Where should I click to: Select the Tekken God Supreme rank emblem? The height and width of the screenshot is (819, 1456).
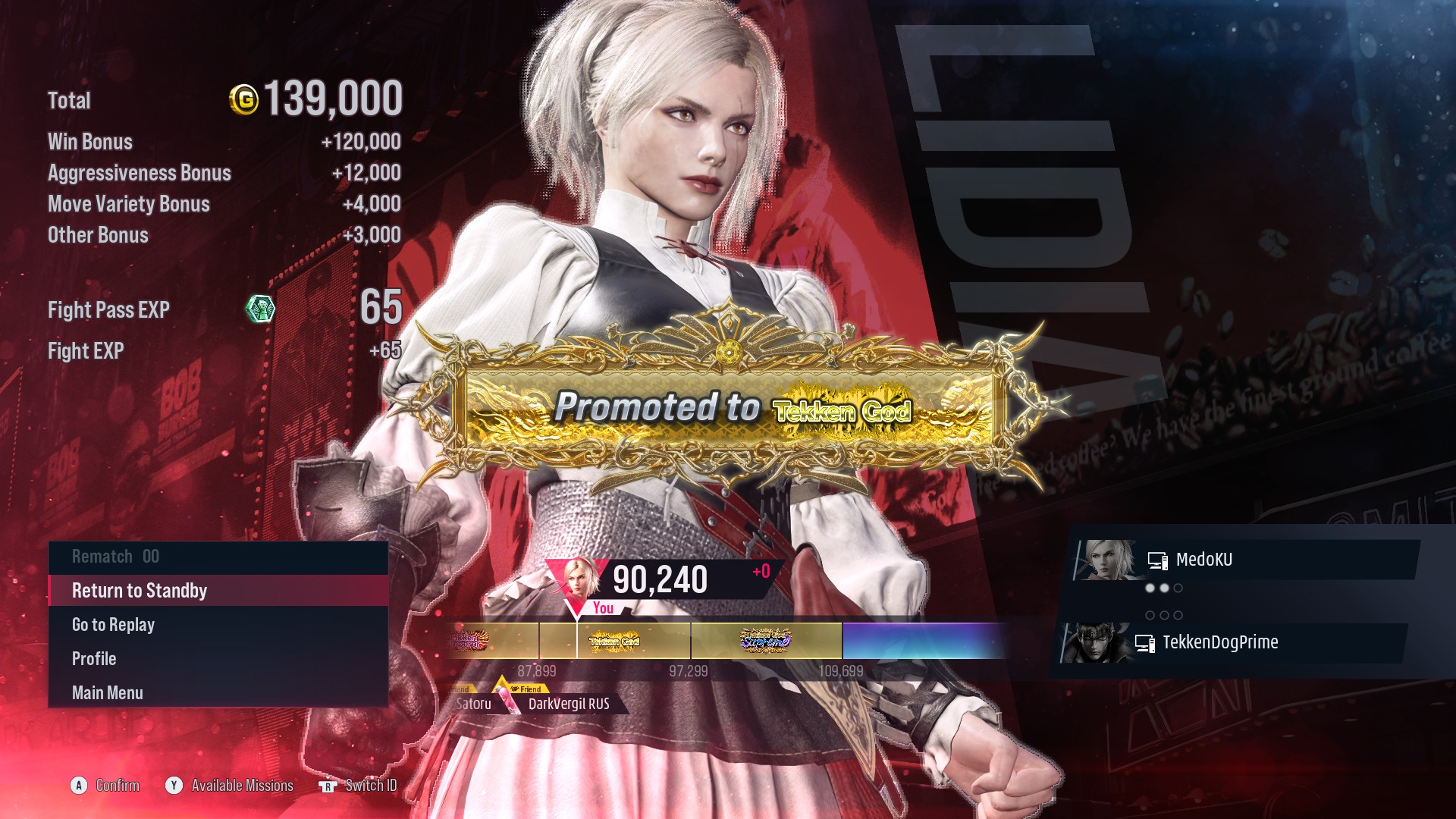pyautogui.click(x=766, y=641)
